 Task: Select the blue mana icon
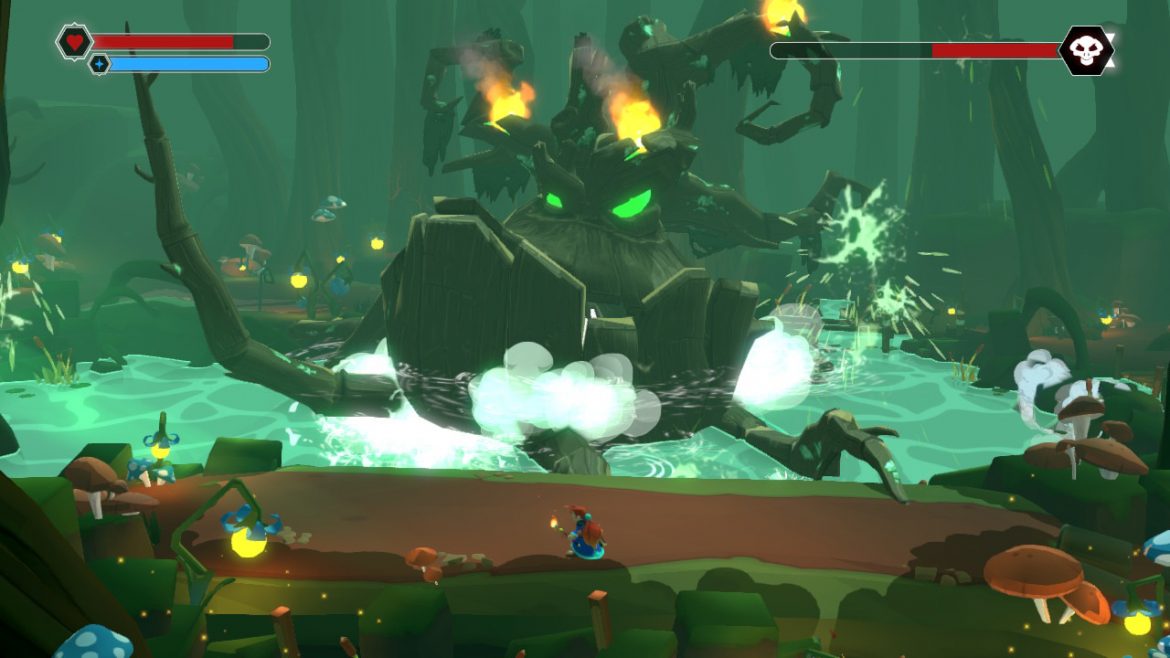(x=99, y=64)
